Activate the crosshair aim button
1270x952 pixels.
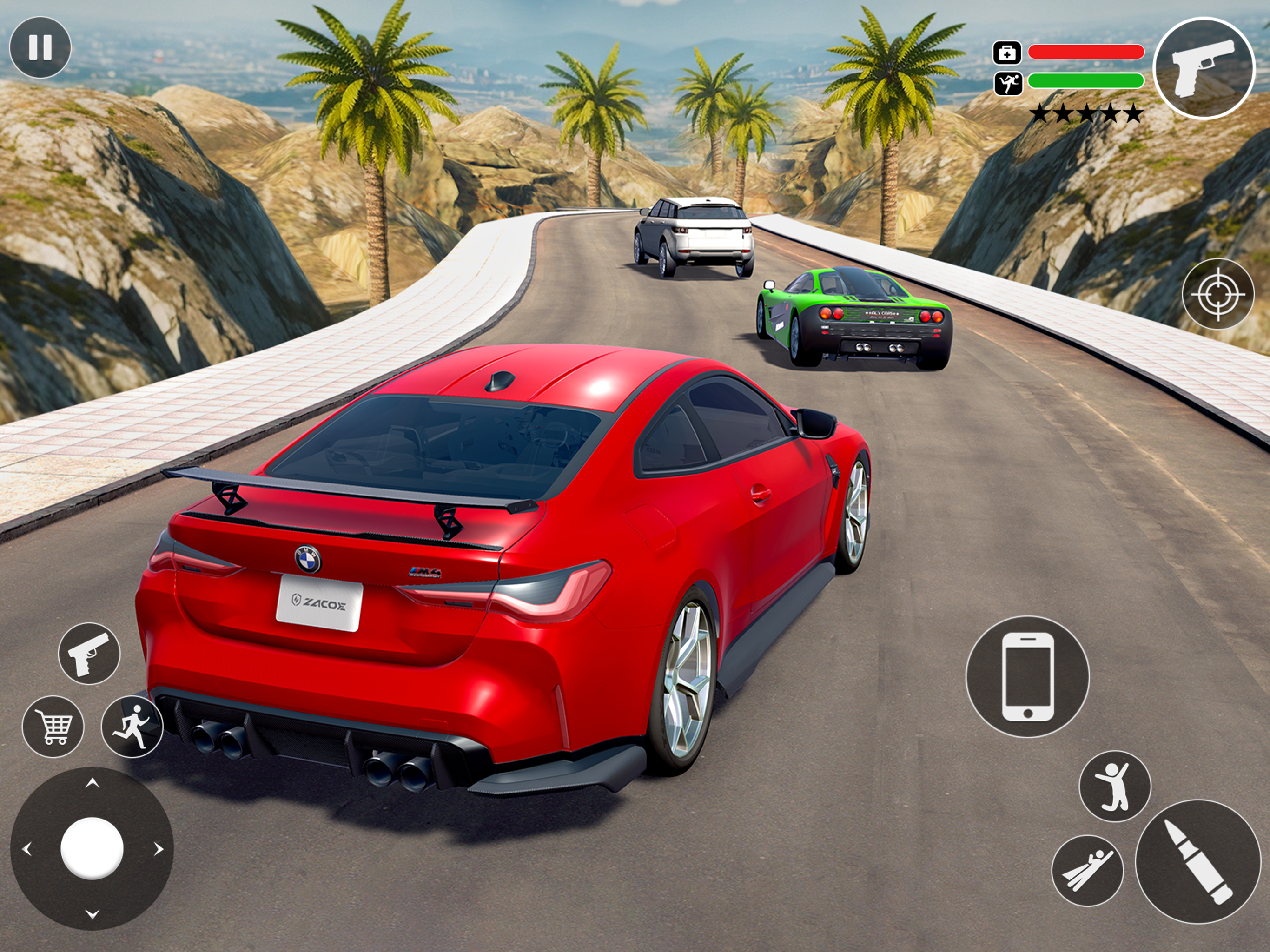click(1218, 294)
